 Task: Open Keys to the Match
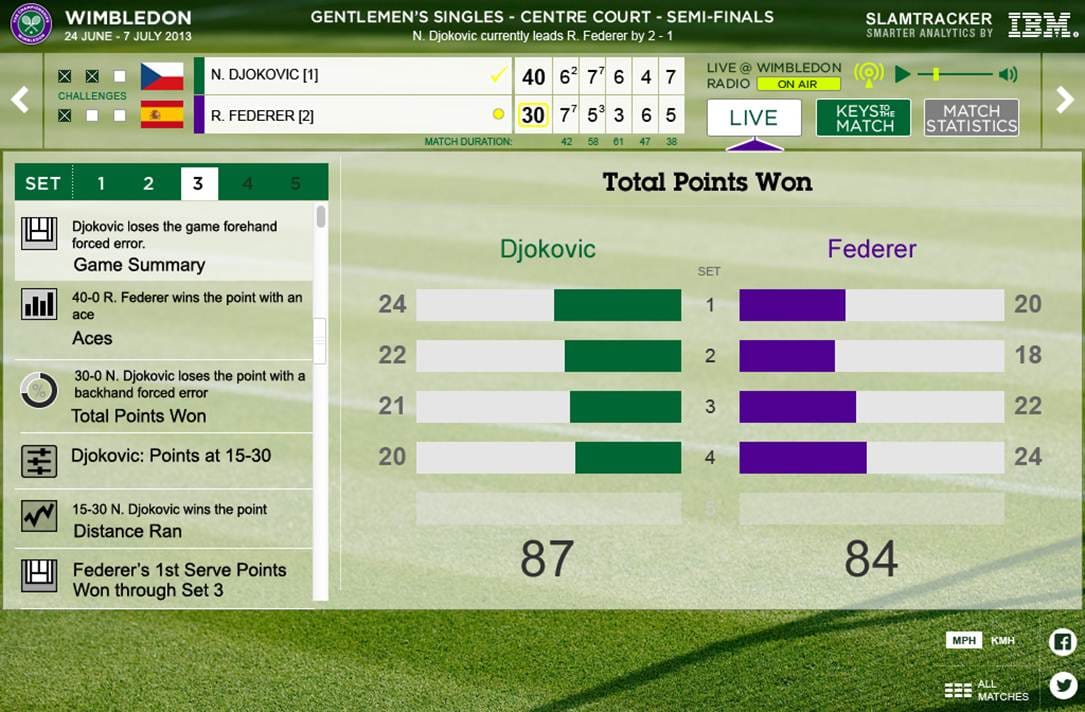(x=863, y=118)
